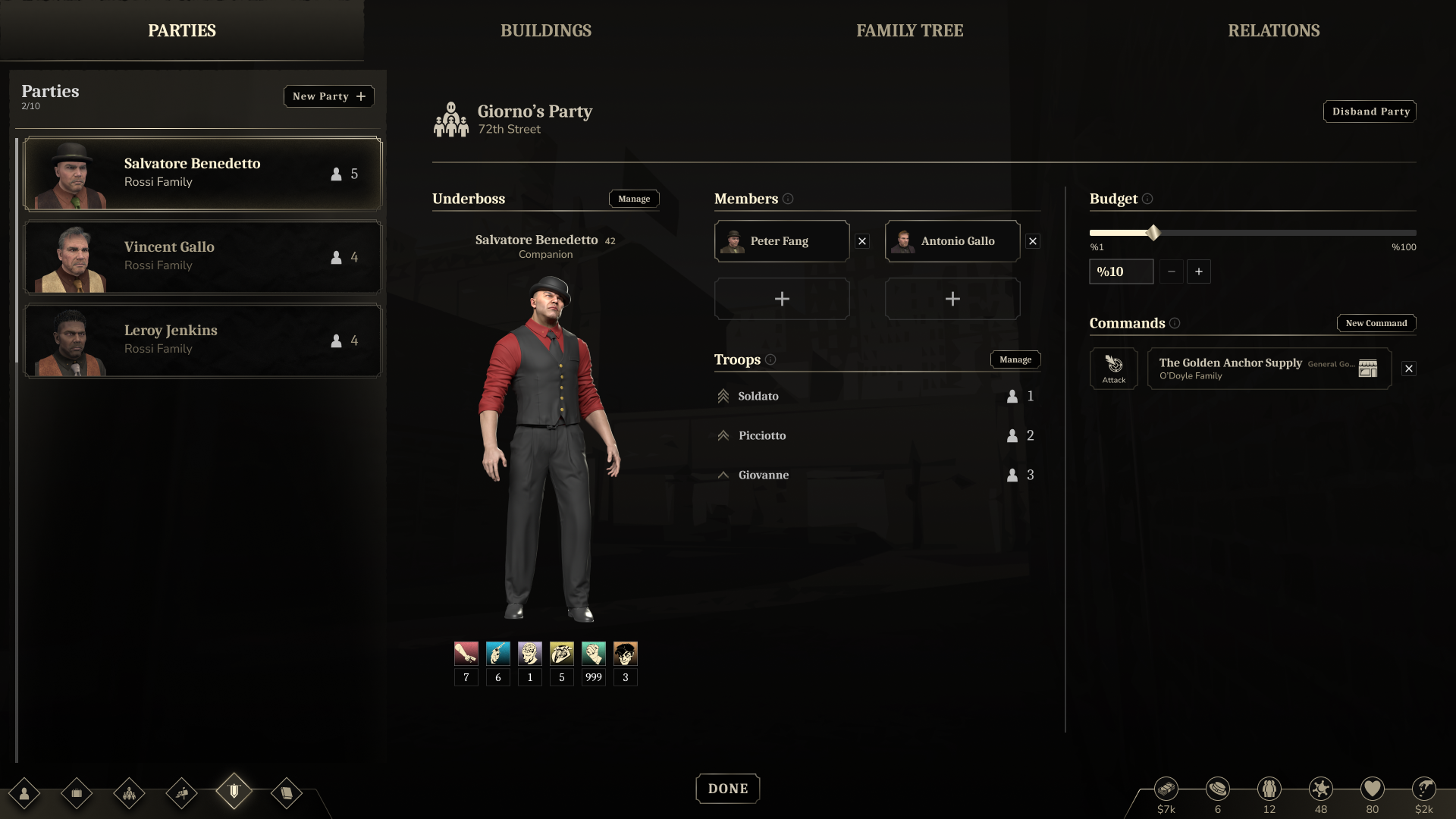Confirm with the Done button
This screenshot has height=819, width=1456.
727,789
